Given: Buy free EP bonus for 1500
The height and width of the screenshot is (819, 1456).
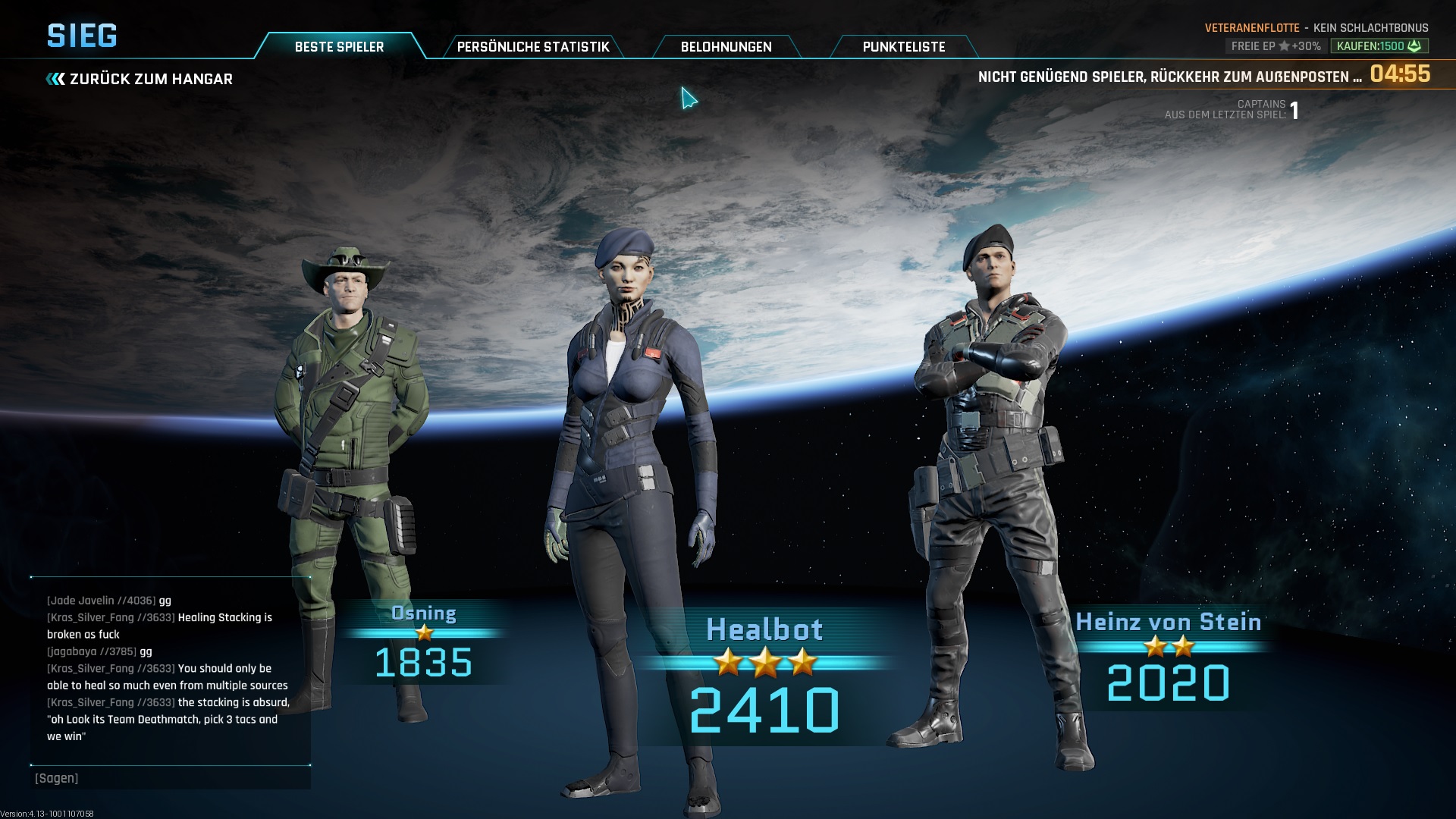Looking at the screenshot, I should point(1379,46).
